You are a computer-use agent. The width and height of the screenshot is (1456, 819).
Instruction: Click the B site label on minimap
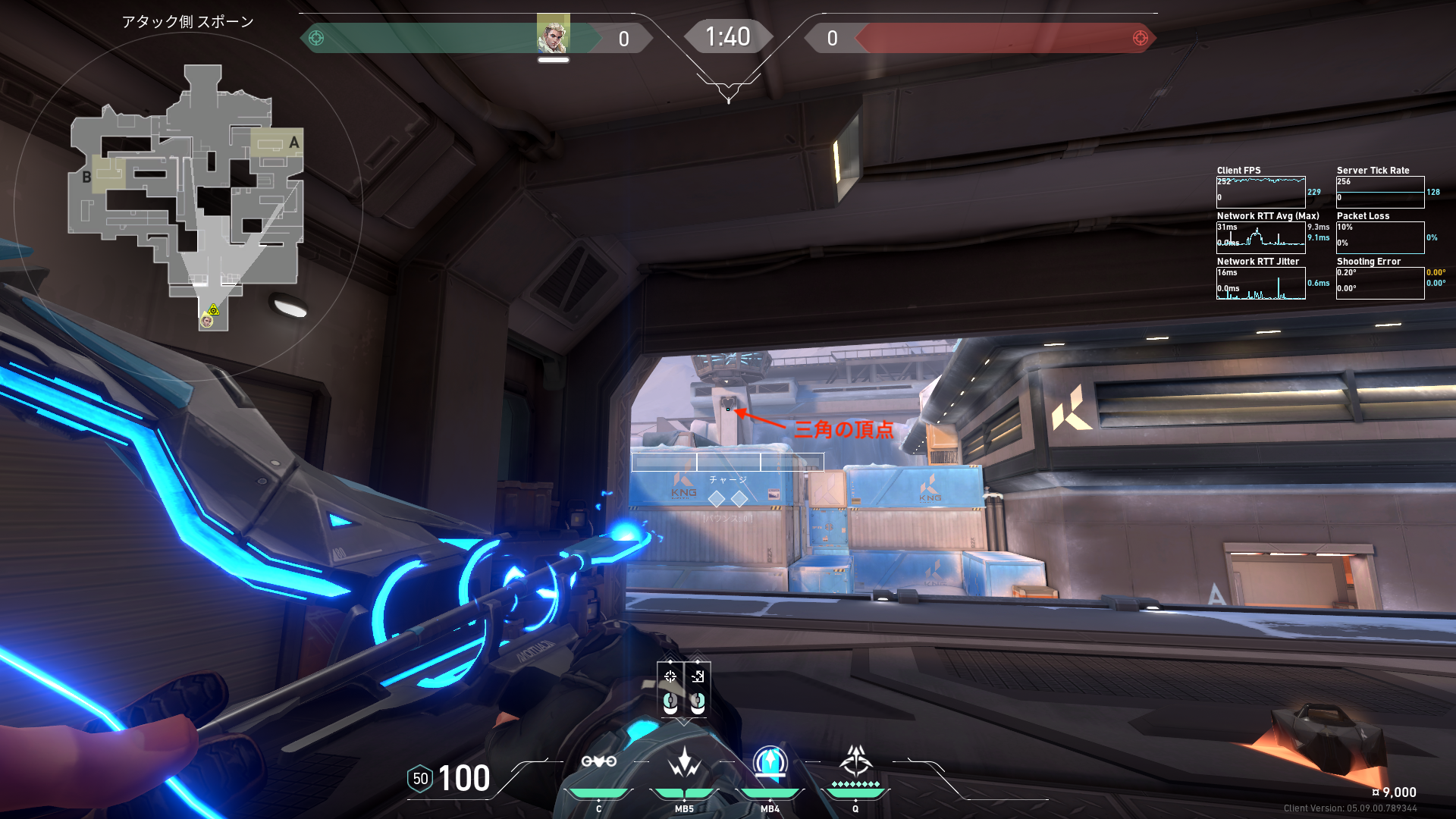tap(86, 177)
